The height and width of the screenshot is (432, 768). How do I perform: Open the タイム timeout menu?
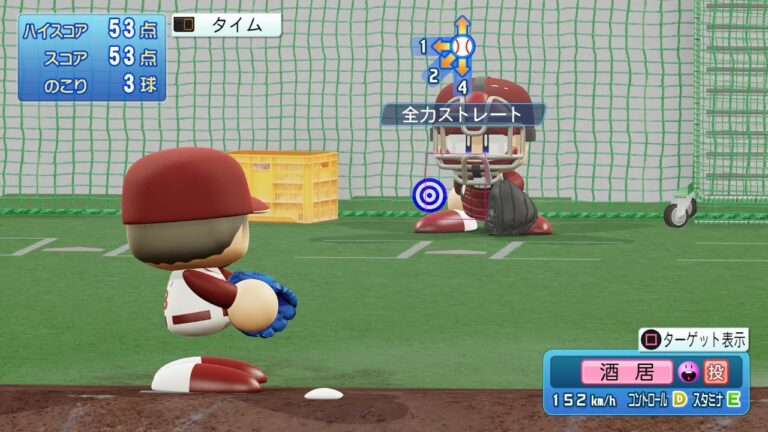(226, 26)
